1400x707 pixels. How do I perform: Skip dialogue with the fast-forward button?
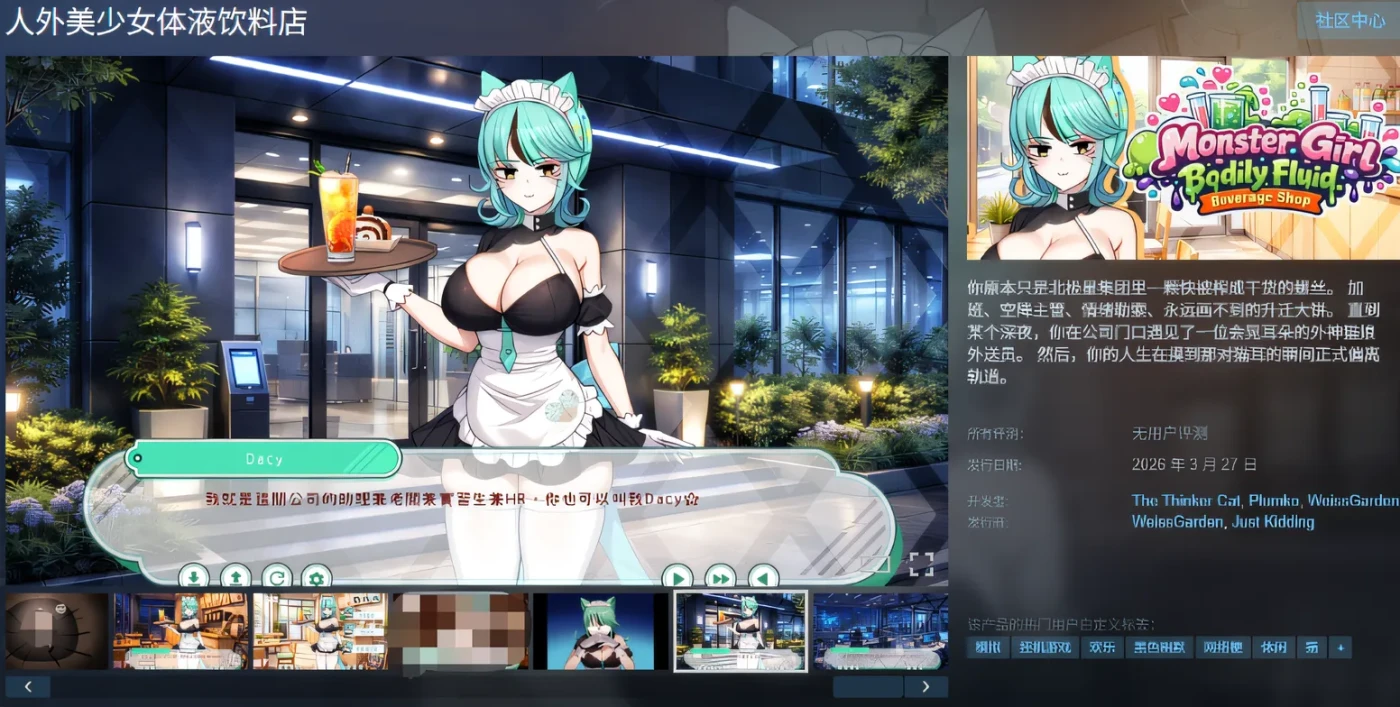(x=720, y=577)
